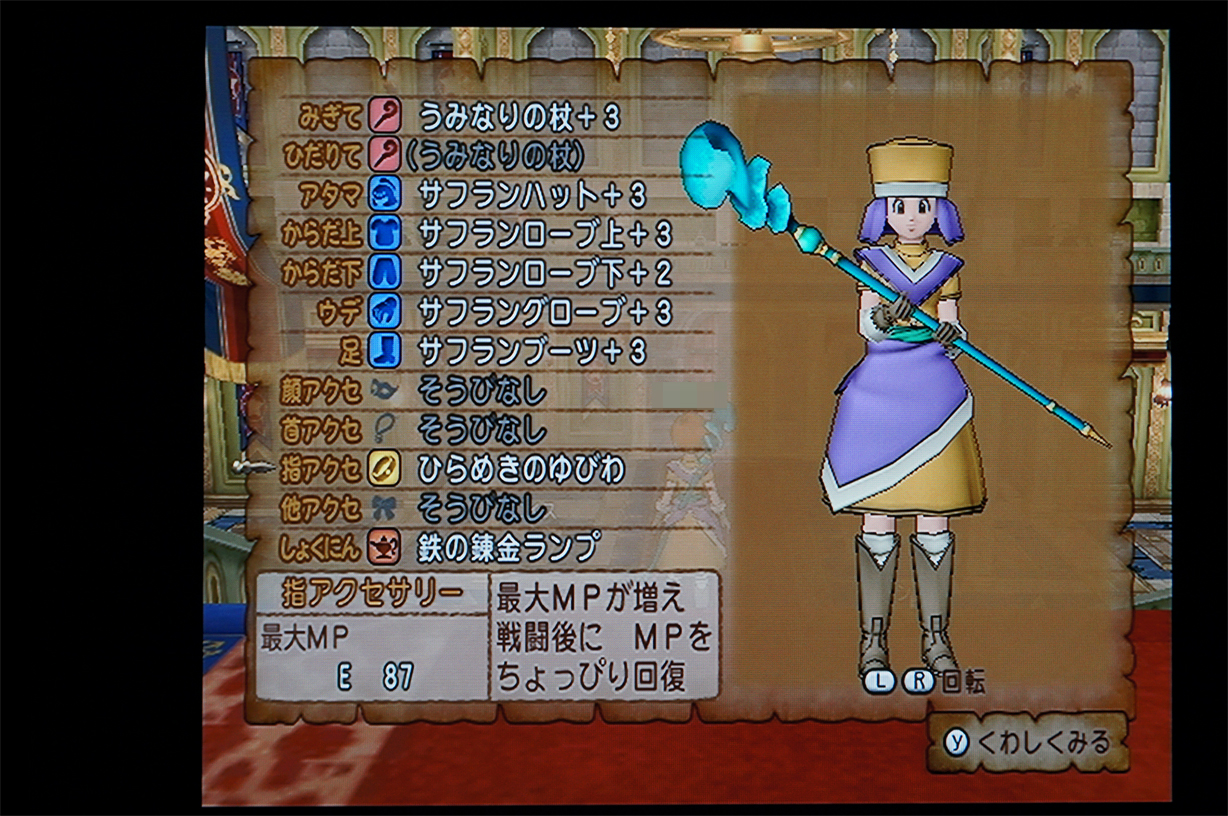Image resolution: width=1228 pixels, height=816 pixels.
Task: Select the 鉄の錬金ランプ craftsman tool row
Action: click(508, 547)
